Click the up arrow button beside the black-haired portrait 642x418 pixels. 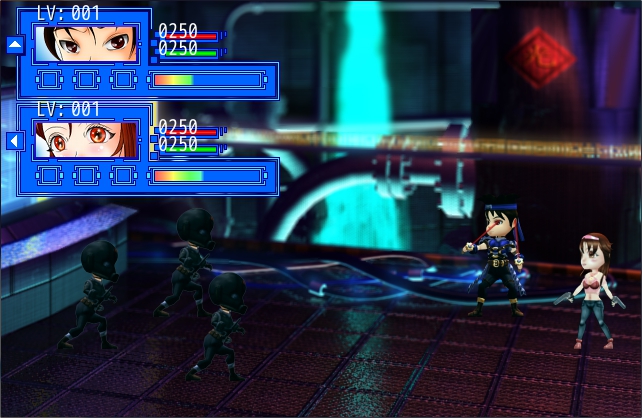(14, 44)
